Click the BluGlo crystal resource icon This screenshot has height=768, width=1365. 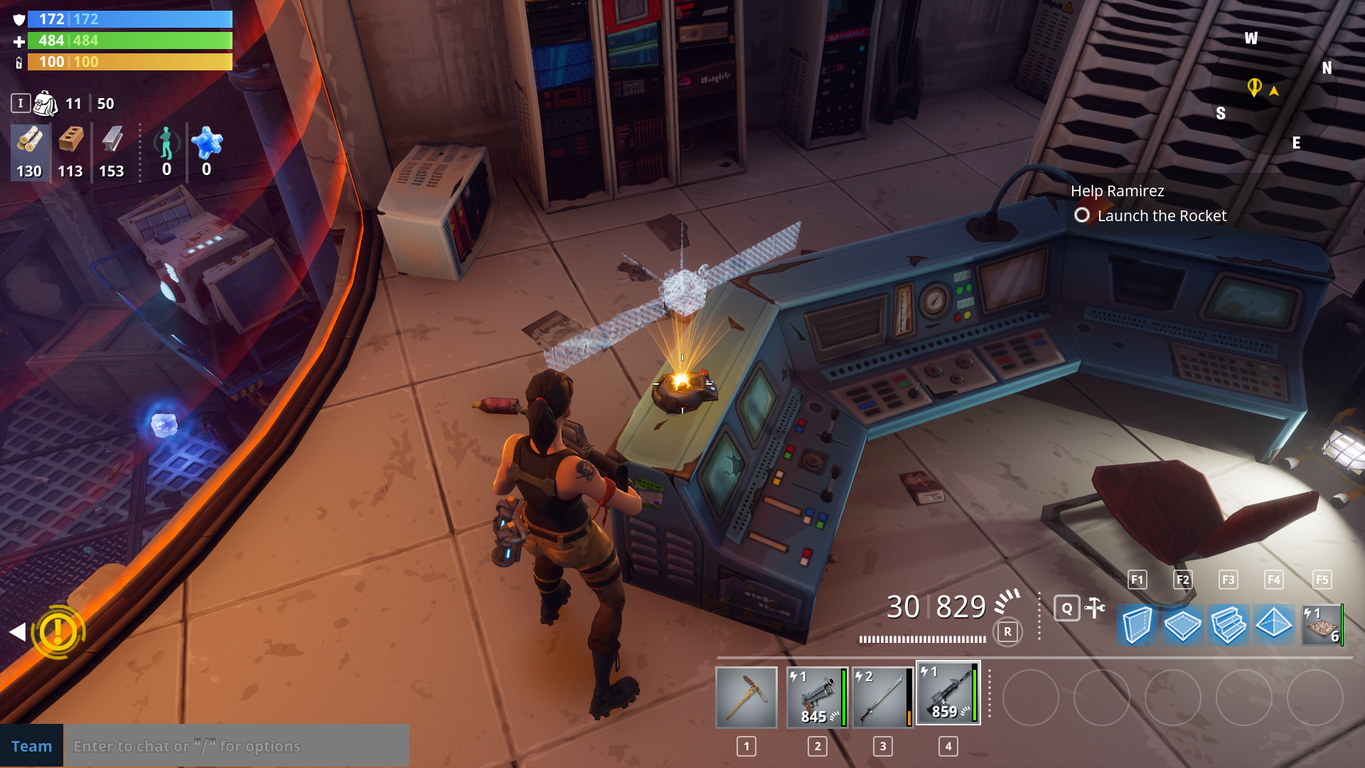[x=206, y=143]
